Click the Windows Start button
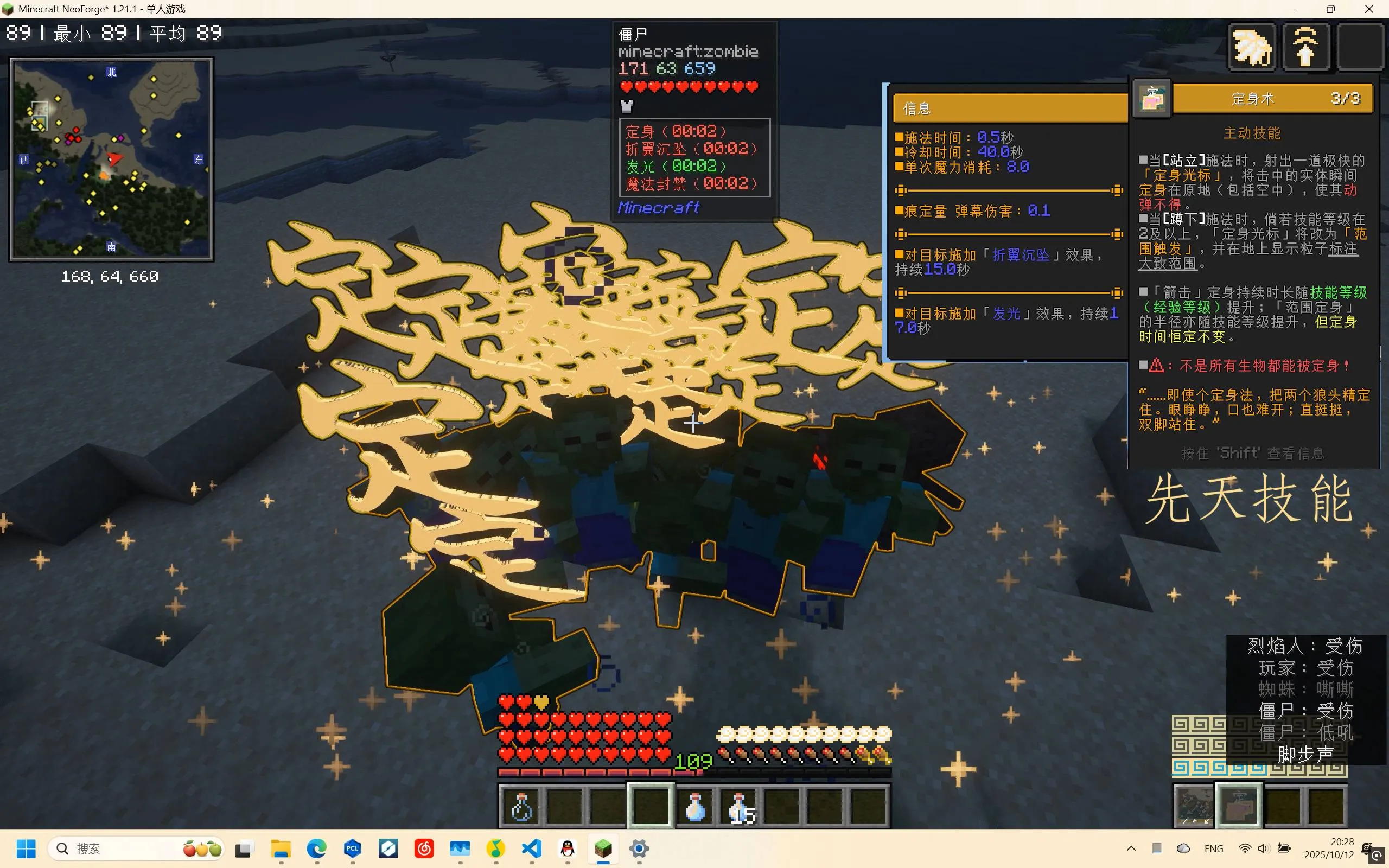The image size is (1389, 868). tap(27, 848)
